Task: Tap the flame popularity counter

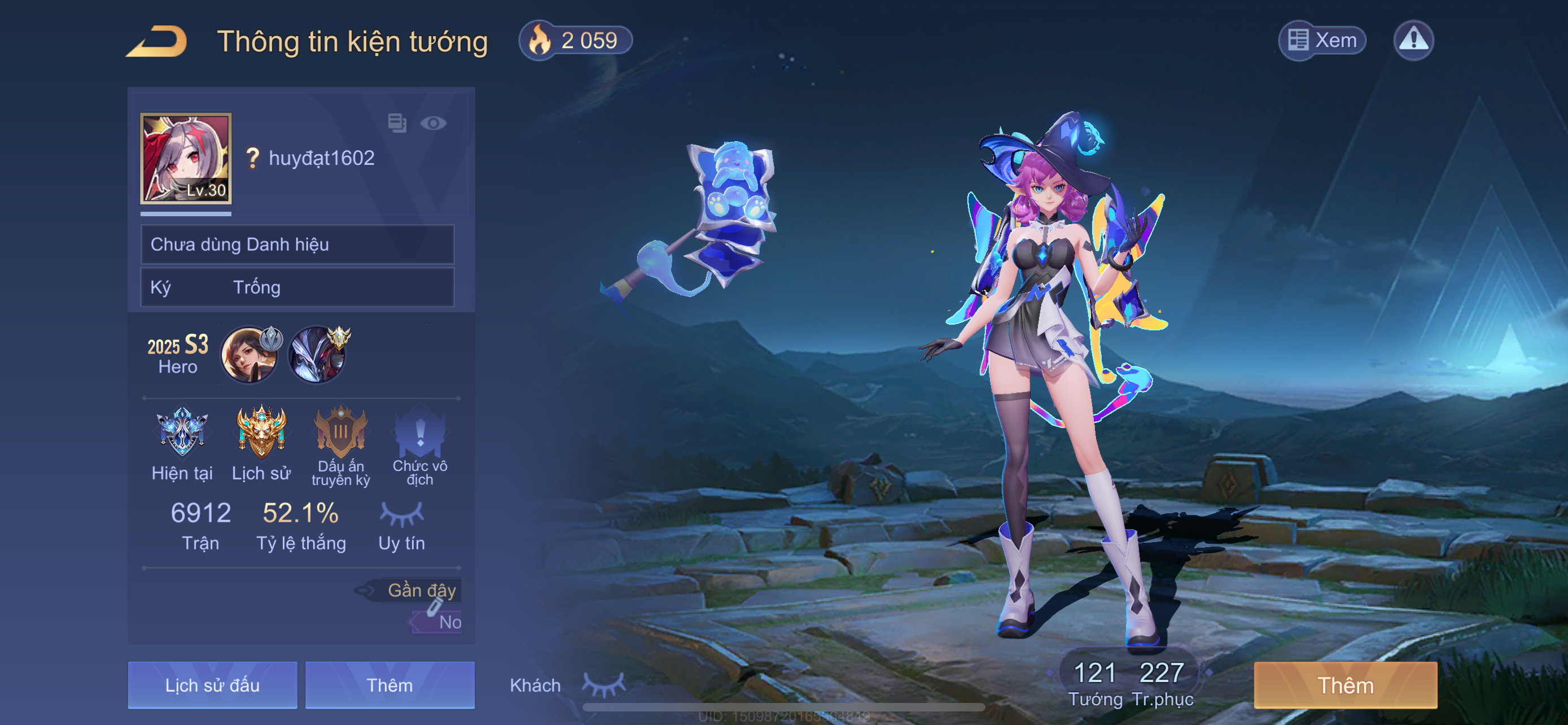Action: pos(575,41)
